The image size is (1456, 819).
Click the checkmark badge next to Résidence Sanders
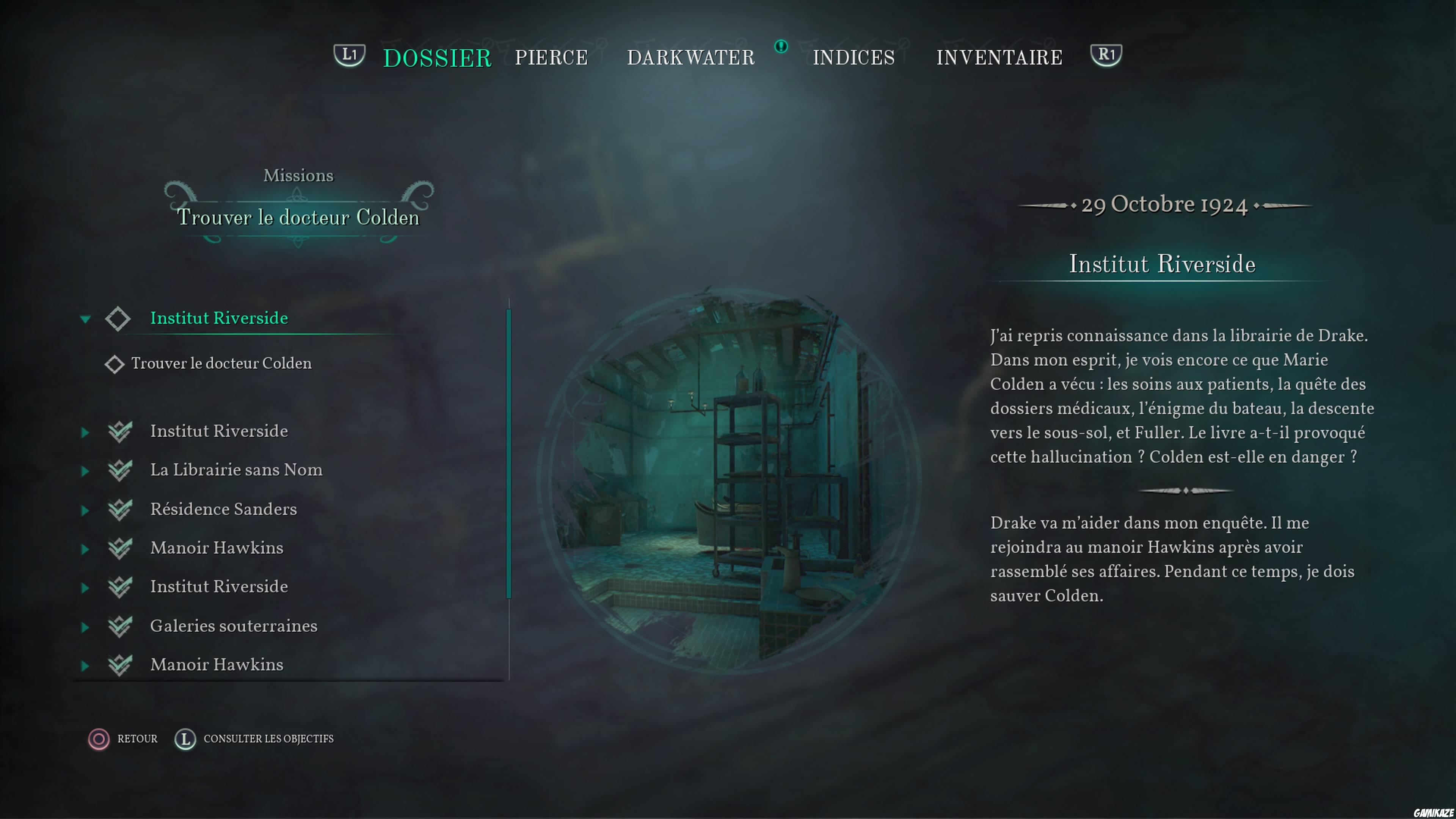pyautogui.click(x=121, y=509)
